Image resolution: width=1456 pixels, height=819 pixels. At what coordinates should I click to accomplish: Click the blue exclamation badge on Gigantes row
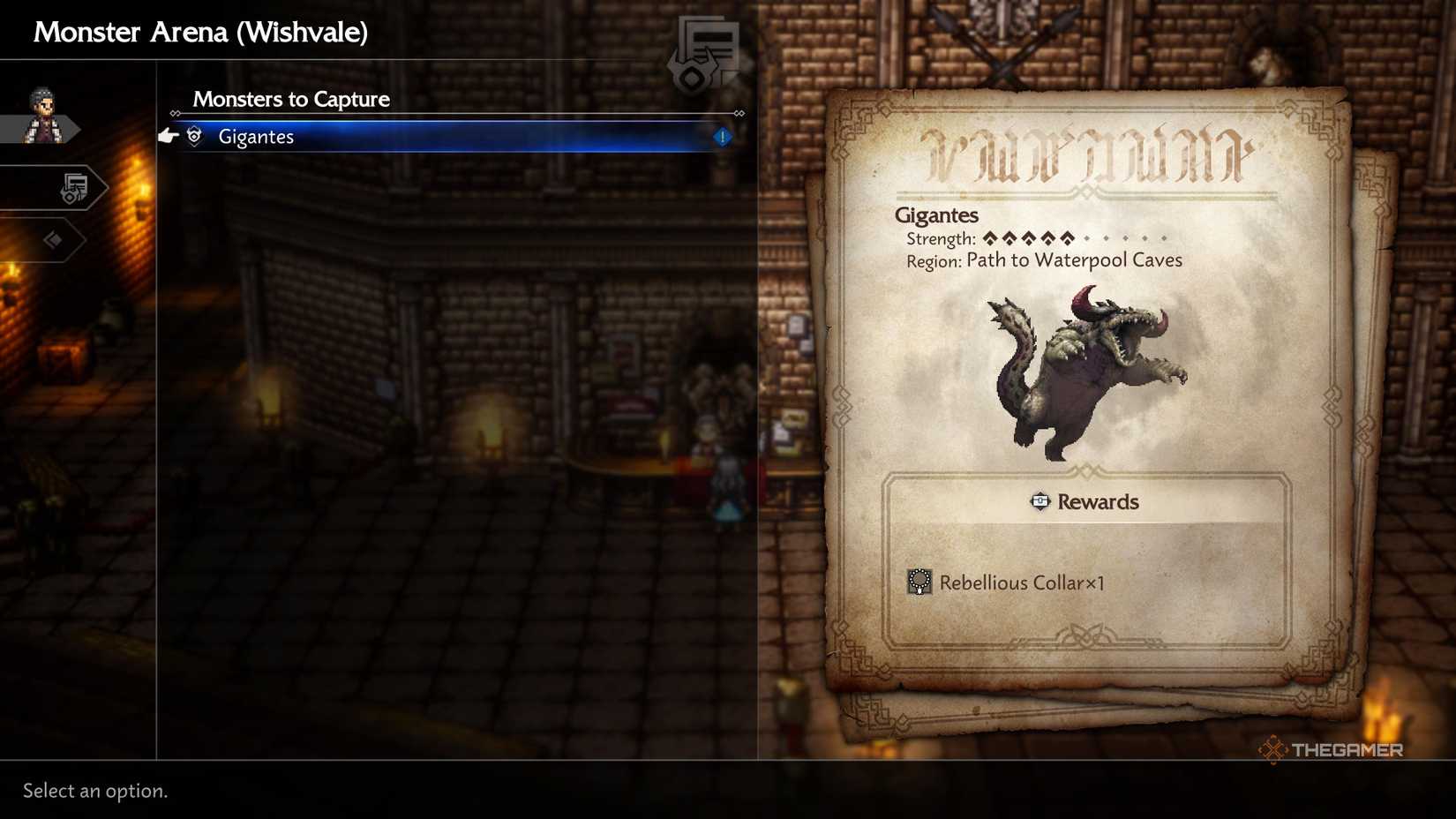click(721, 137)
